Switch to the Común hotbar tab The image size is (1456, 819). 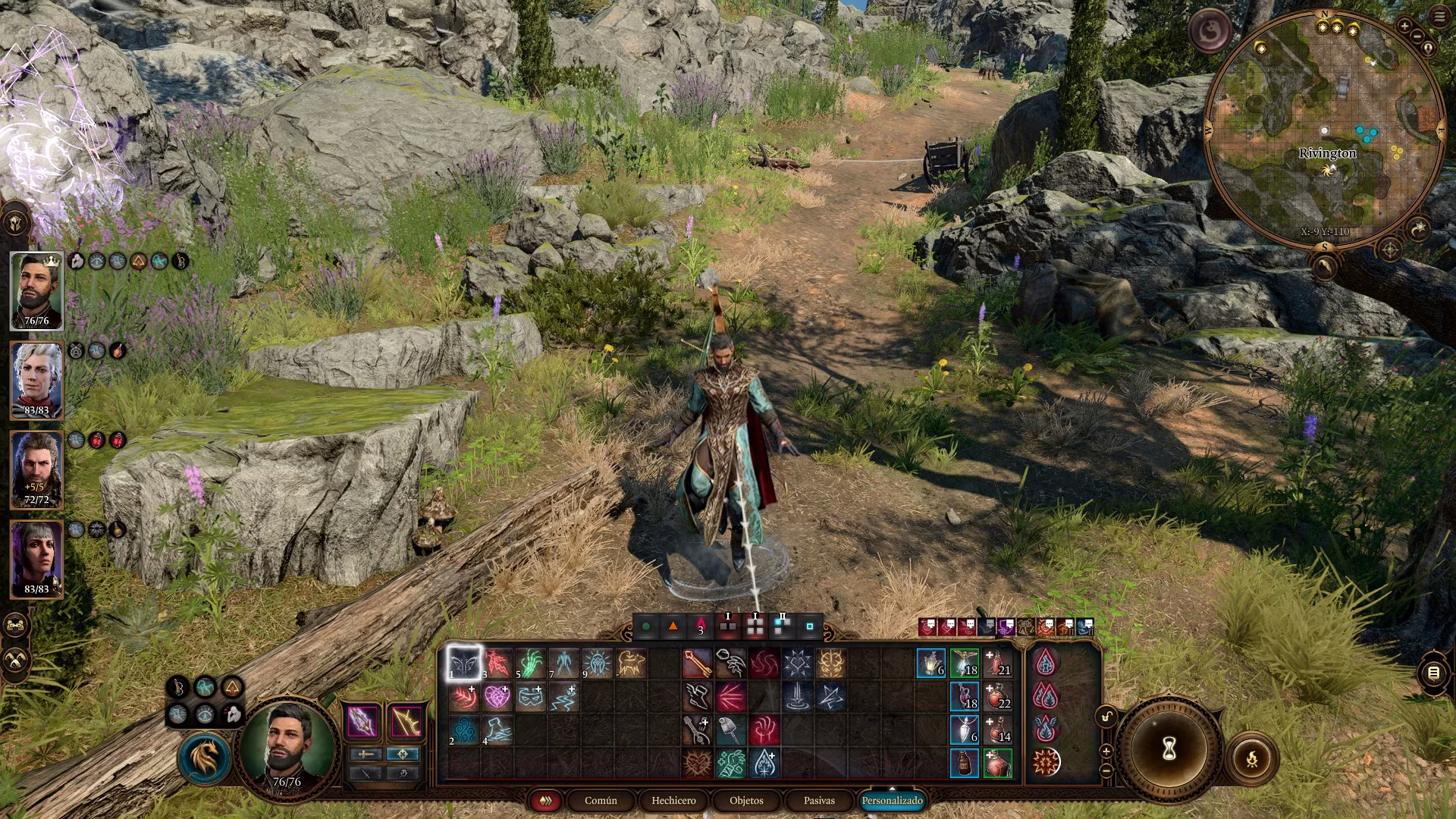coord(601,801)
